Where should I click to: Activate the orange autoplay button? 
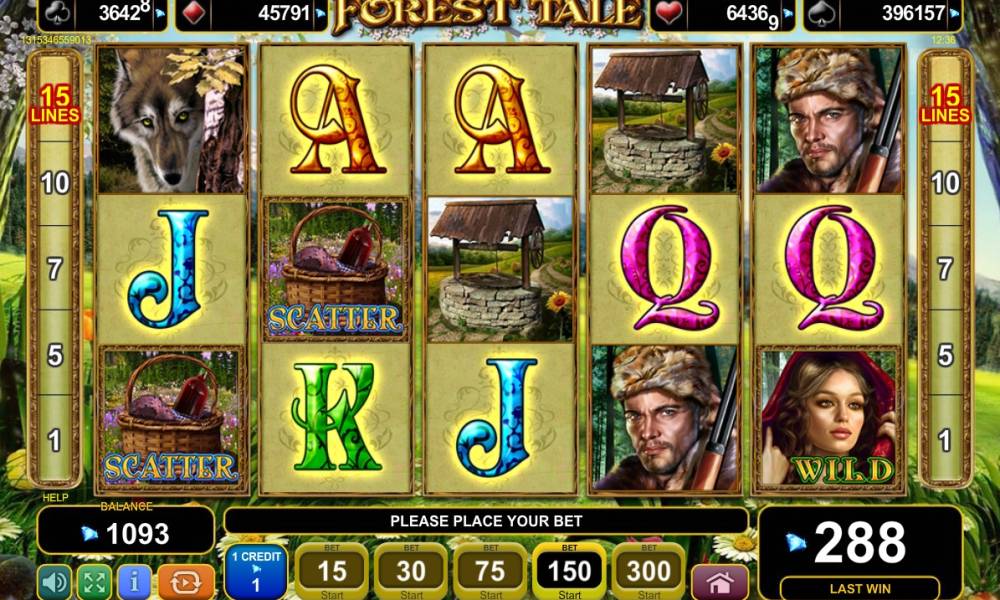click(x=186, y=582)
